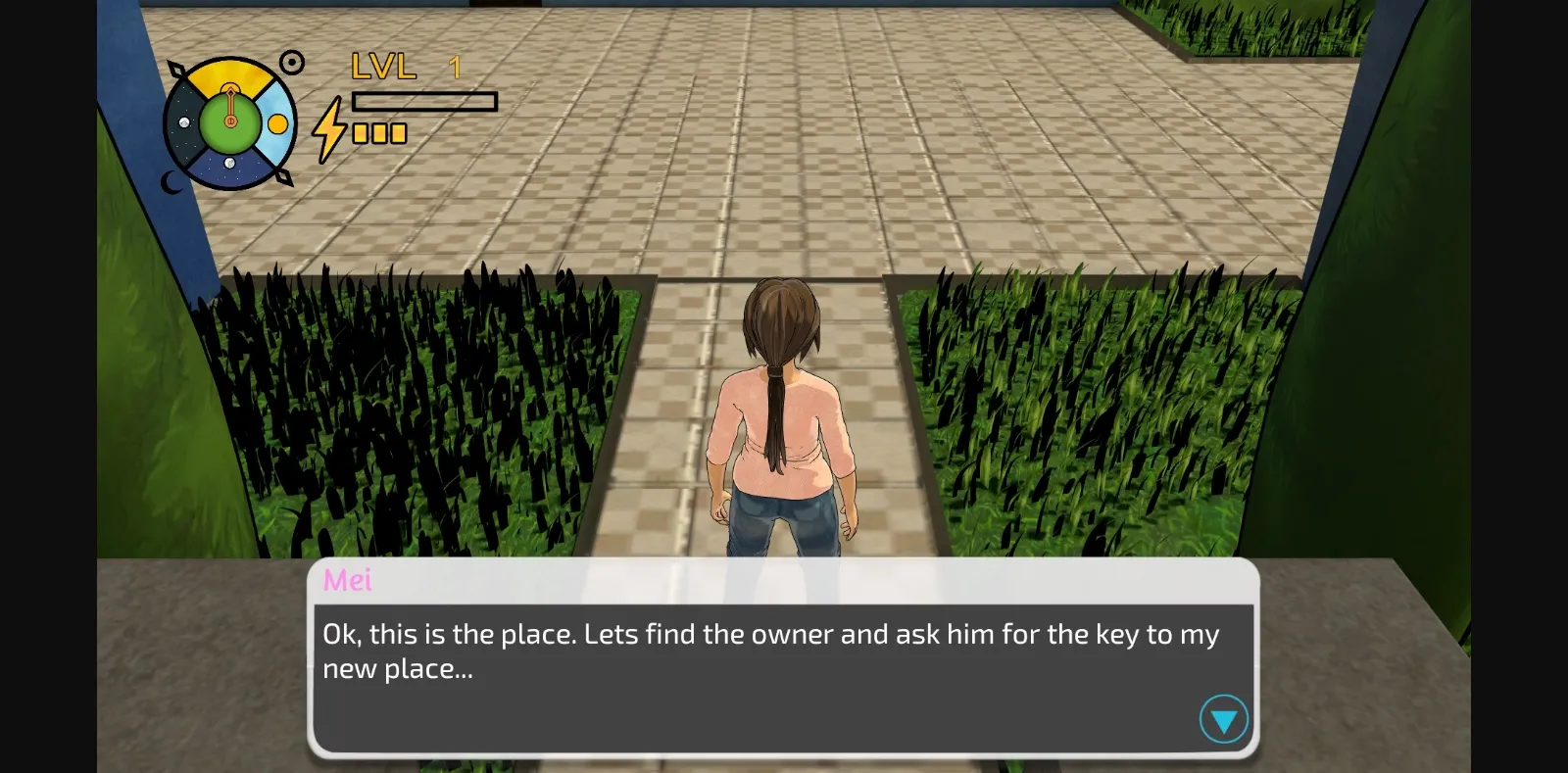Click the LVL 1 indicator

402,67
